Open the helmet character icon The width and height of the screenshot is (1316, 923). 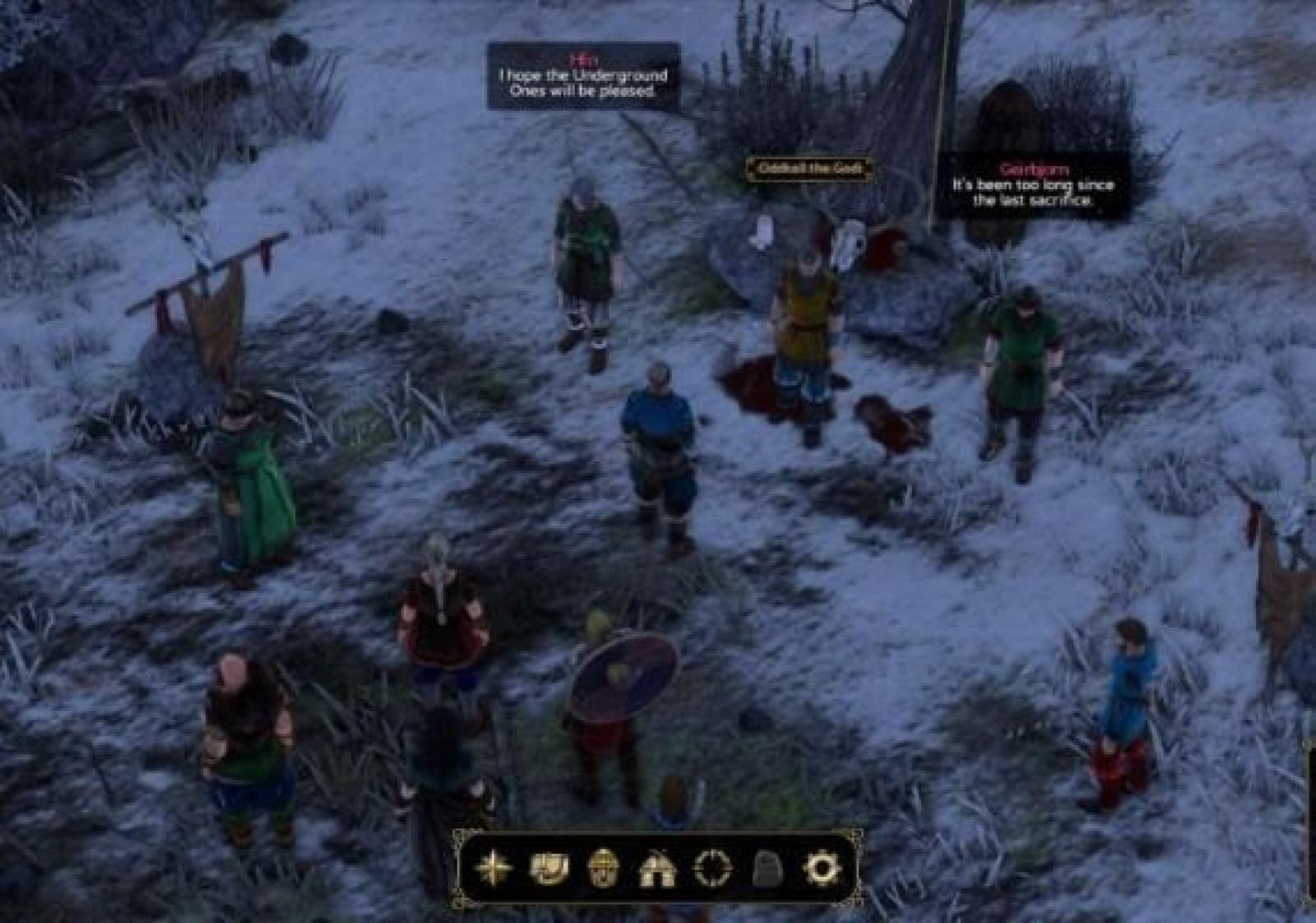click(603, 868)
